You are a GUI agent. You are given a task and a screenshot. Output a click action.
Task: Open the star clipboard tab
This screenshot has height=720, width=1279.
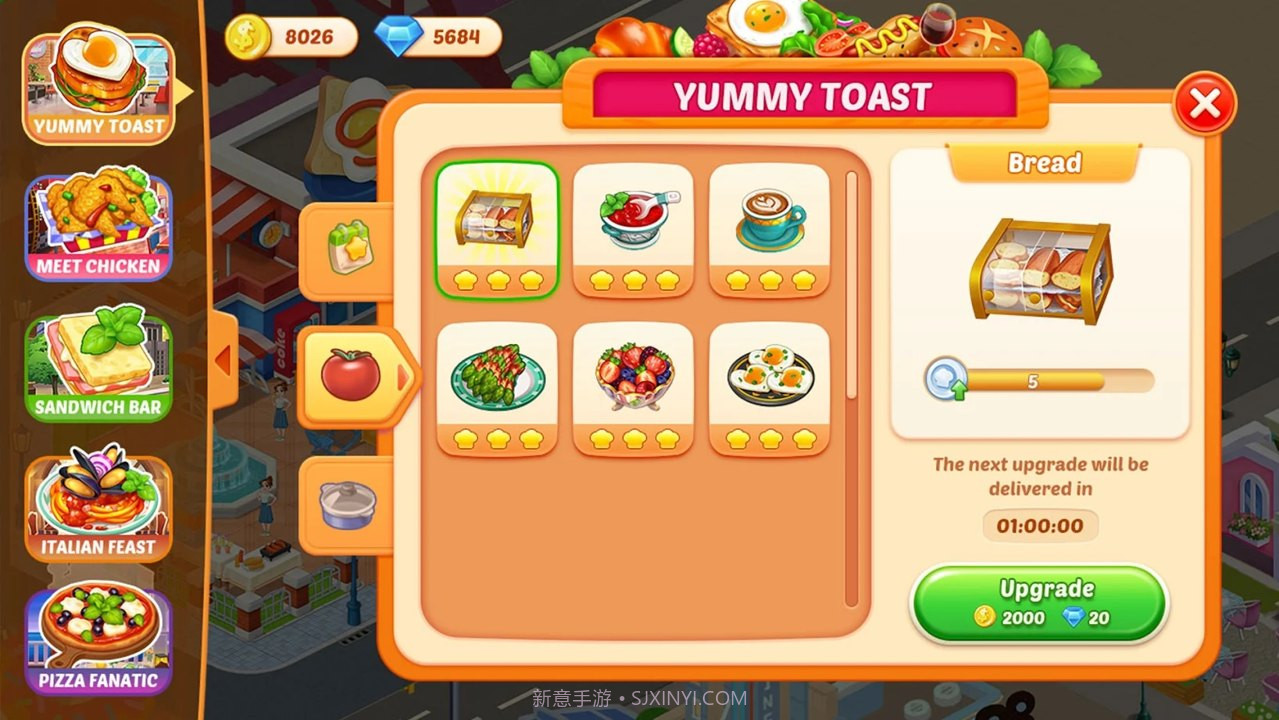[347, 250]
